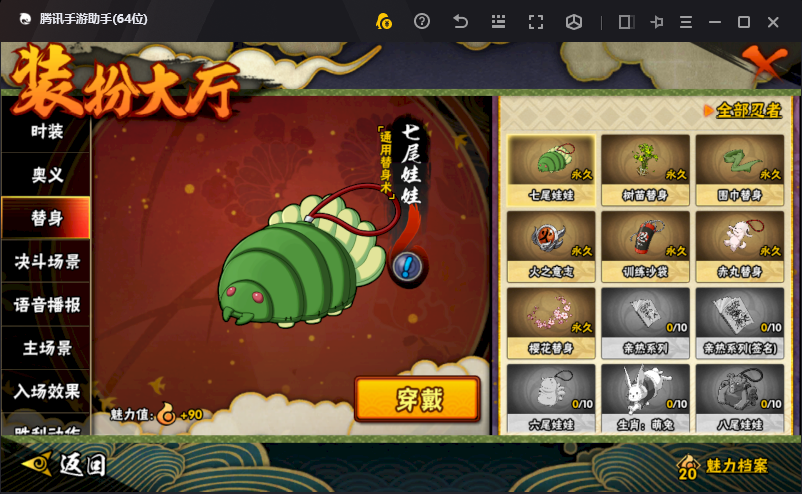Choose the 主场景 tab
This screenshot has height=494, width=802.
46,348
